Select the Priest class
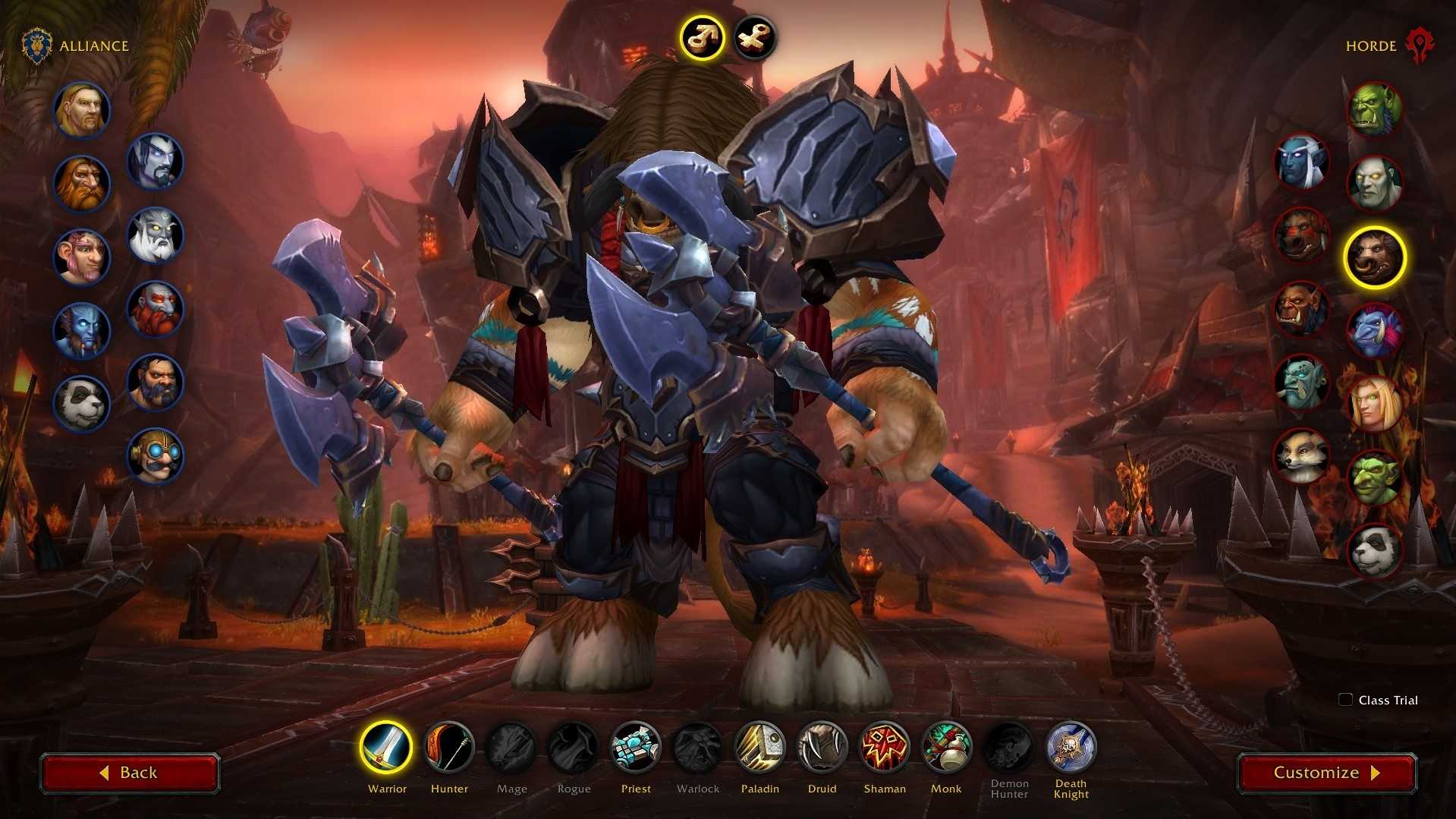Screen dimensions: 1456x819 [x=636, y=748]
